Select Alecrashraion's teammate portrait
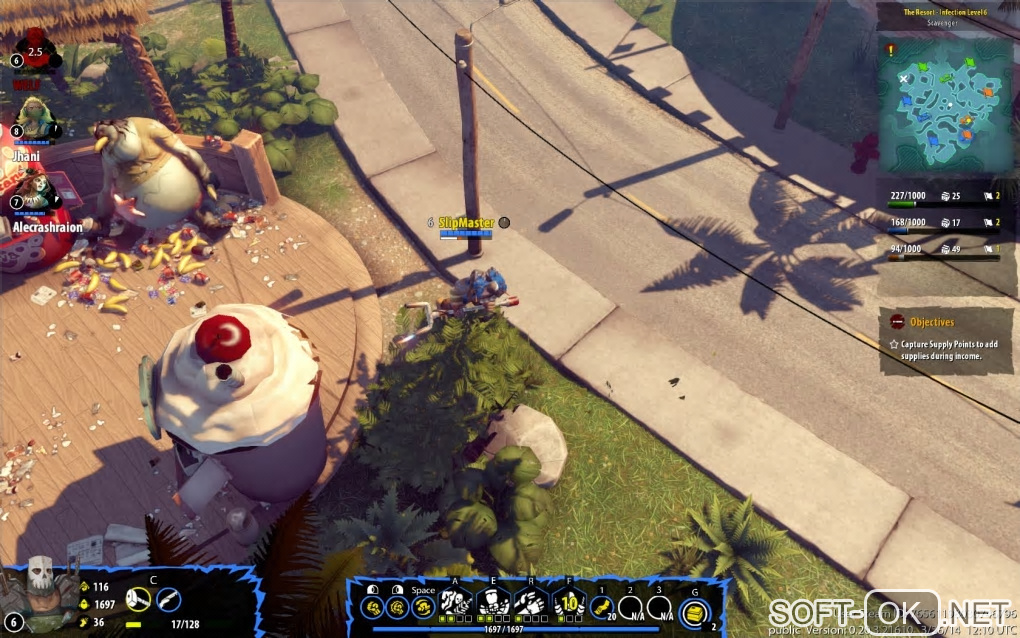This screenshot has width=1020, height=638. [x=33, y=191]
